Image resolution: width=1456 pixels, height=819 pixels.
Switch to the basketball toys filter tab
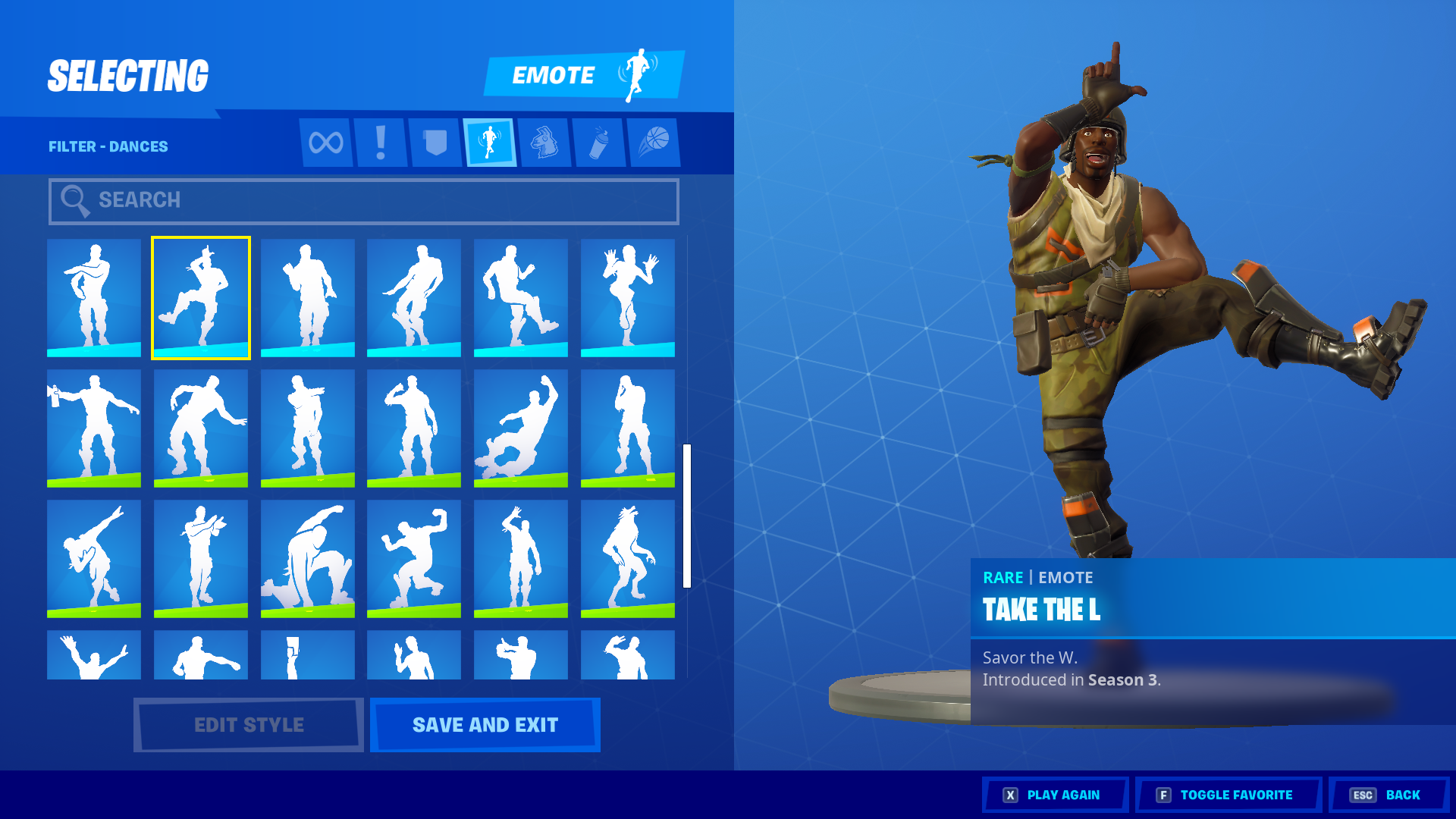tap(654, 143)
